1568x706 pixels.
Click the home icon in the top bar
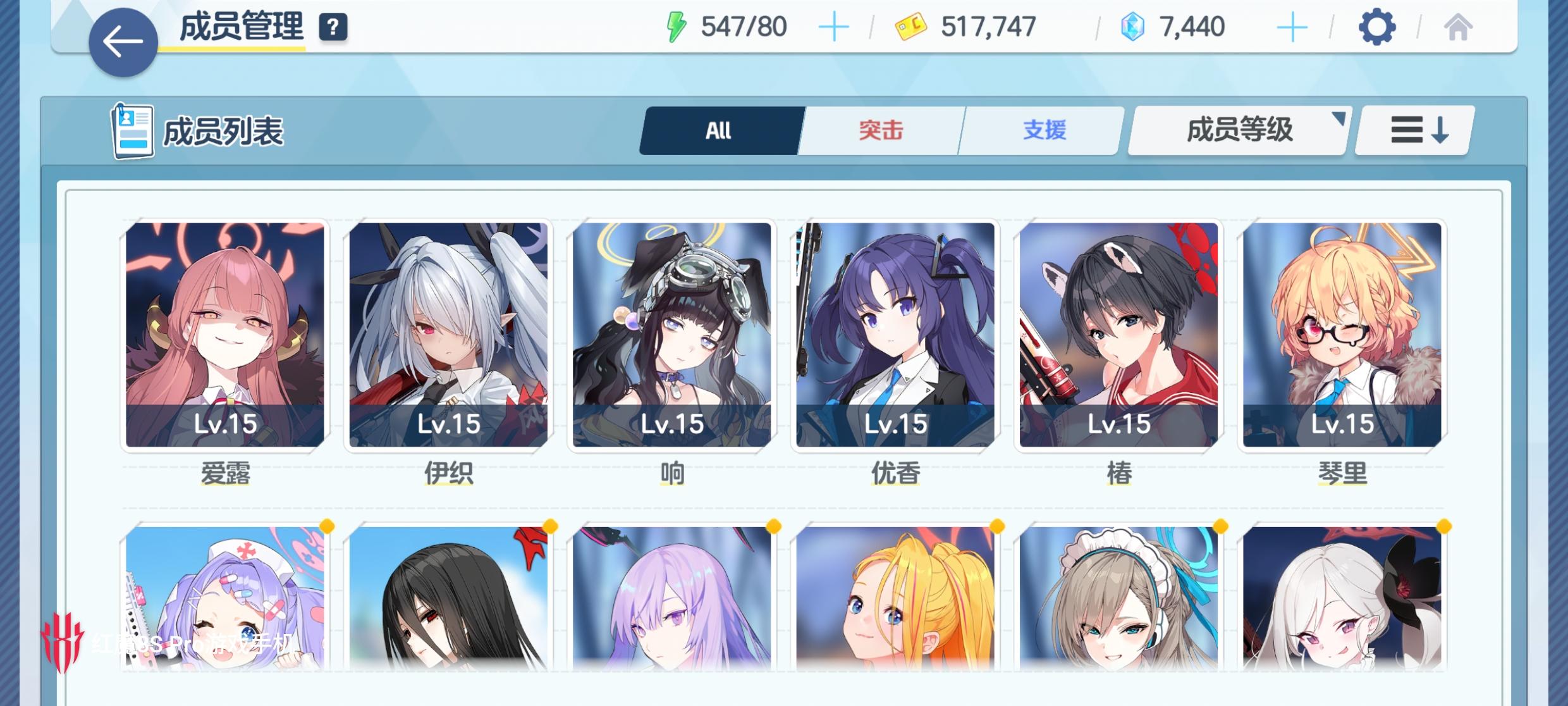point(1458,25)
